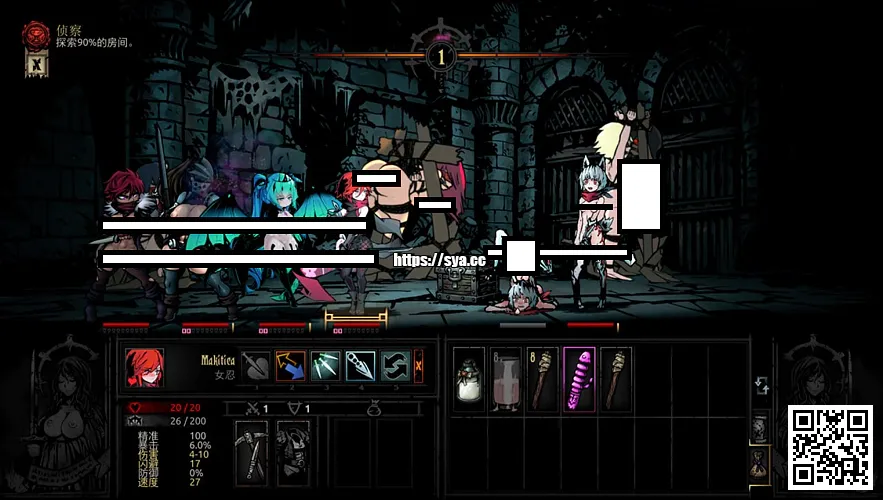Open the red quest objective emblem
Screen dimensions: 883x500
pos(37,33)
